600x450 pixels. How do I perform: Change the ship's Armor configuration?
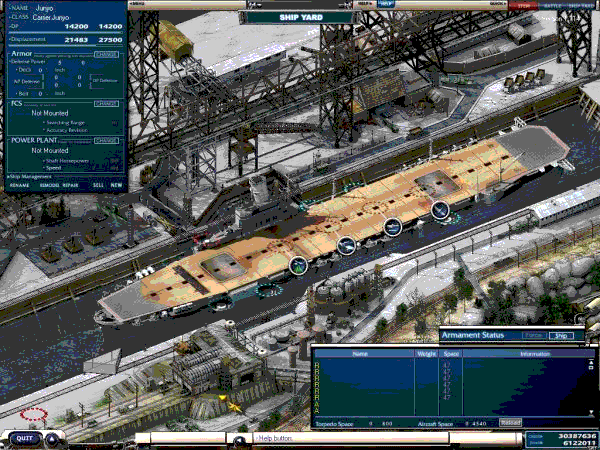tap(106, 54)
